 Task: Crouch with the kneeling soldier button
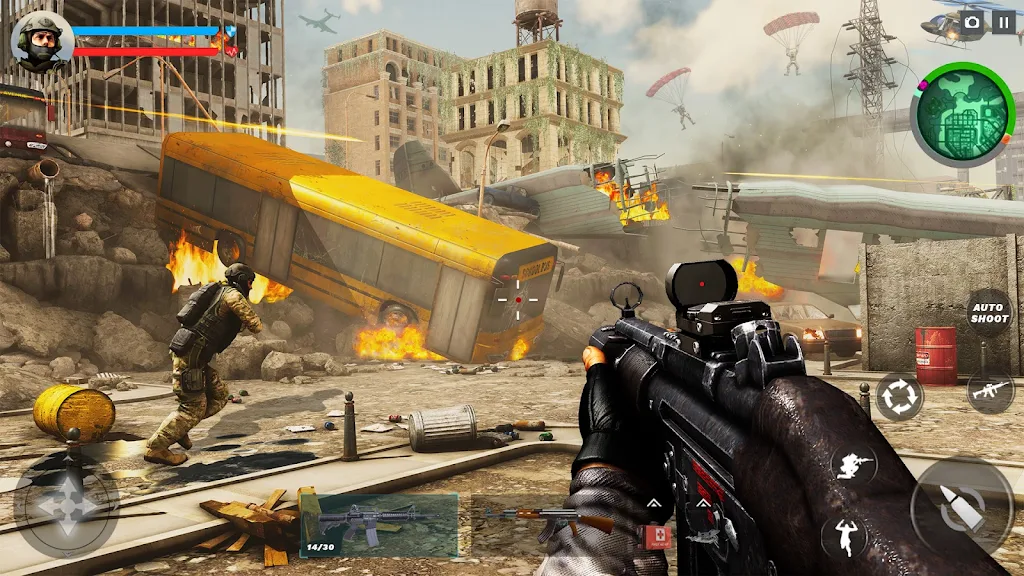point(854,462)
